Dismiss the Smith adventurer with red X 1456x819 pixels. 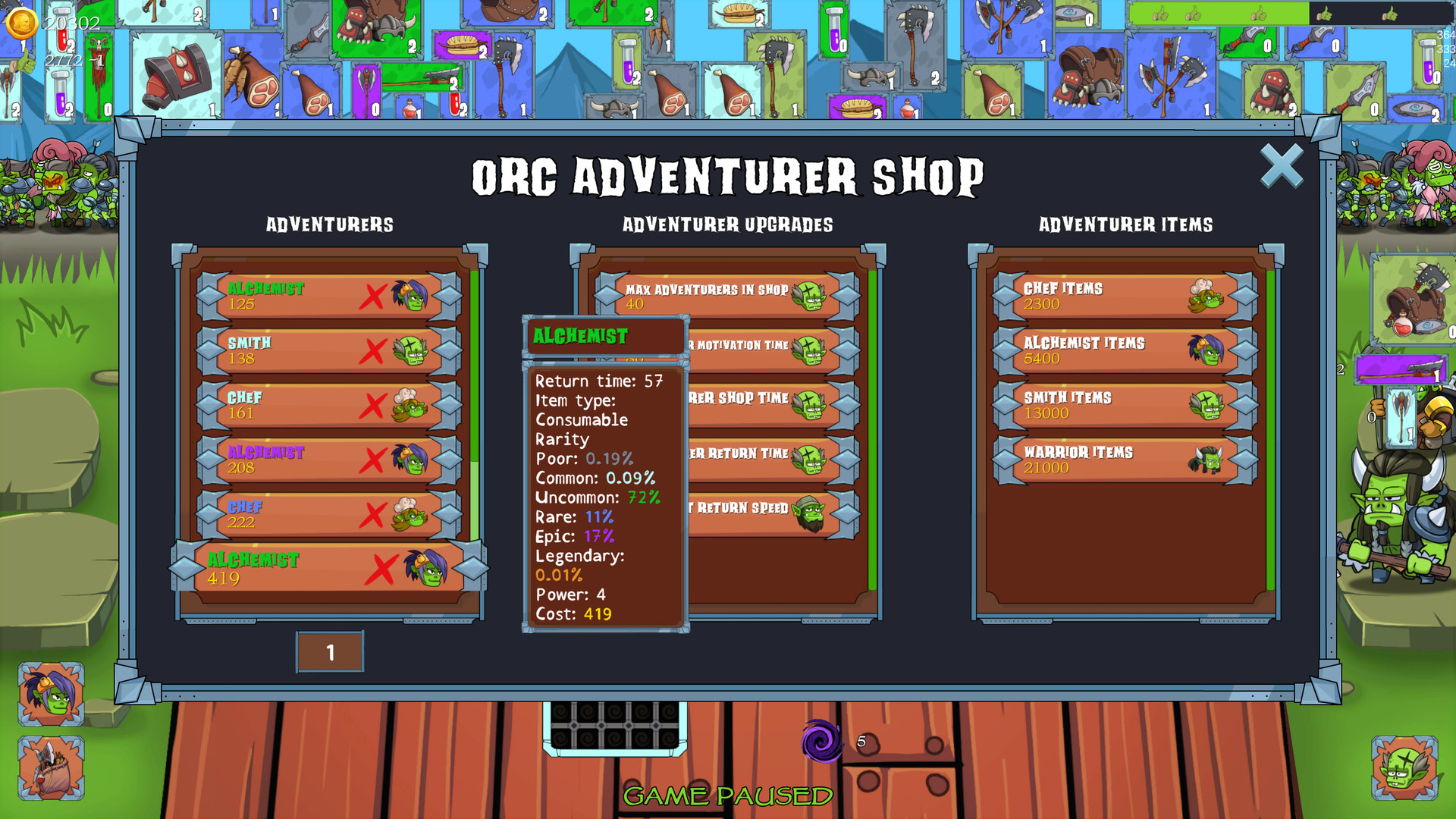(x=373, y=350)
